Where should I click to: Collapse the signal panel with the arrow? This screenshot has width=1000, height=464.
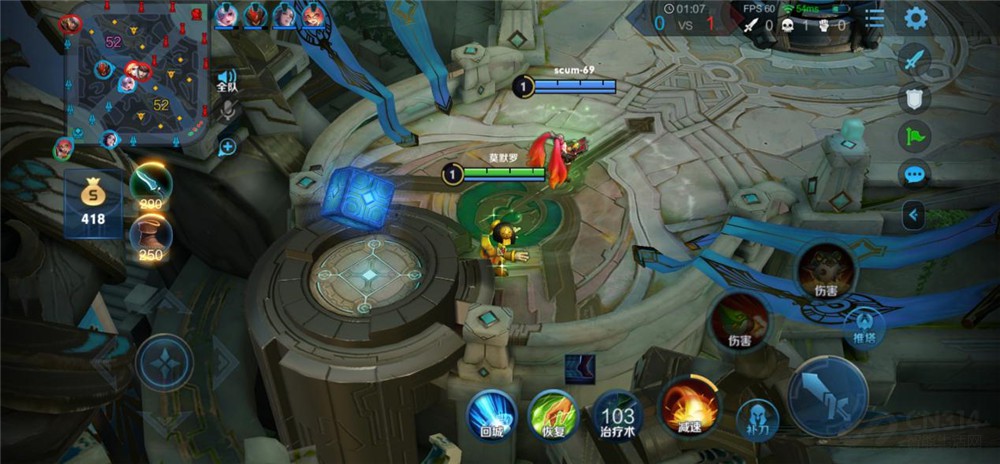[x=912, y=214]
